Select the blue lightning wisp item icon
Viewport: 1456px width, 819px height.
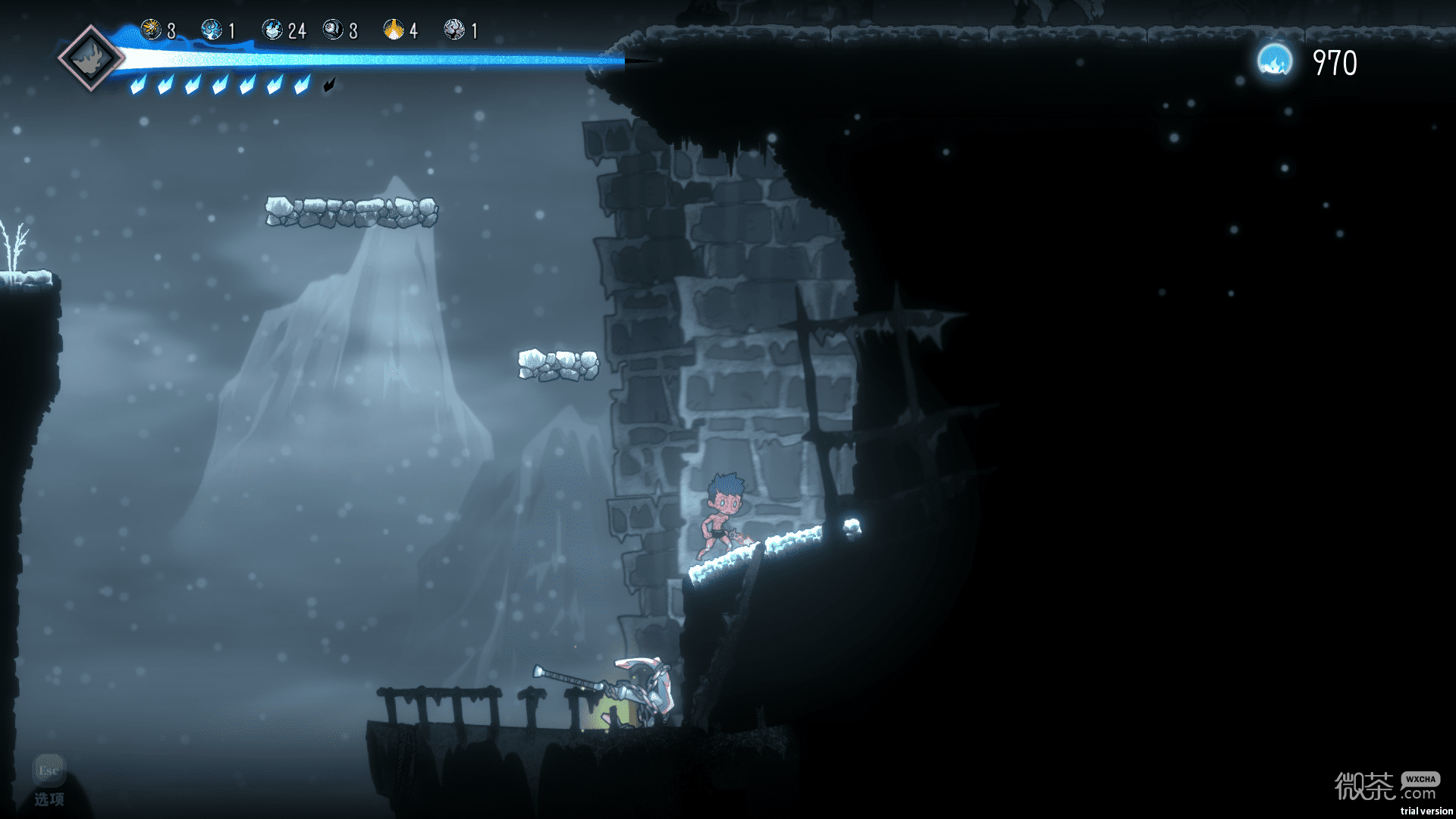[212, 30]
